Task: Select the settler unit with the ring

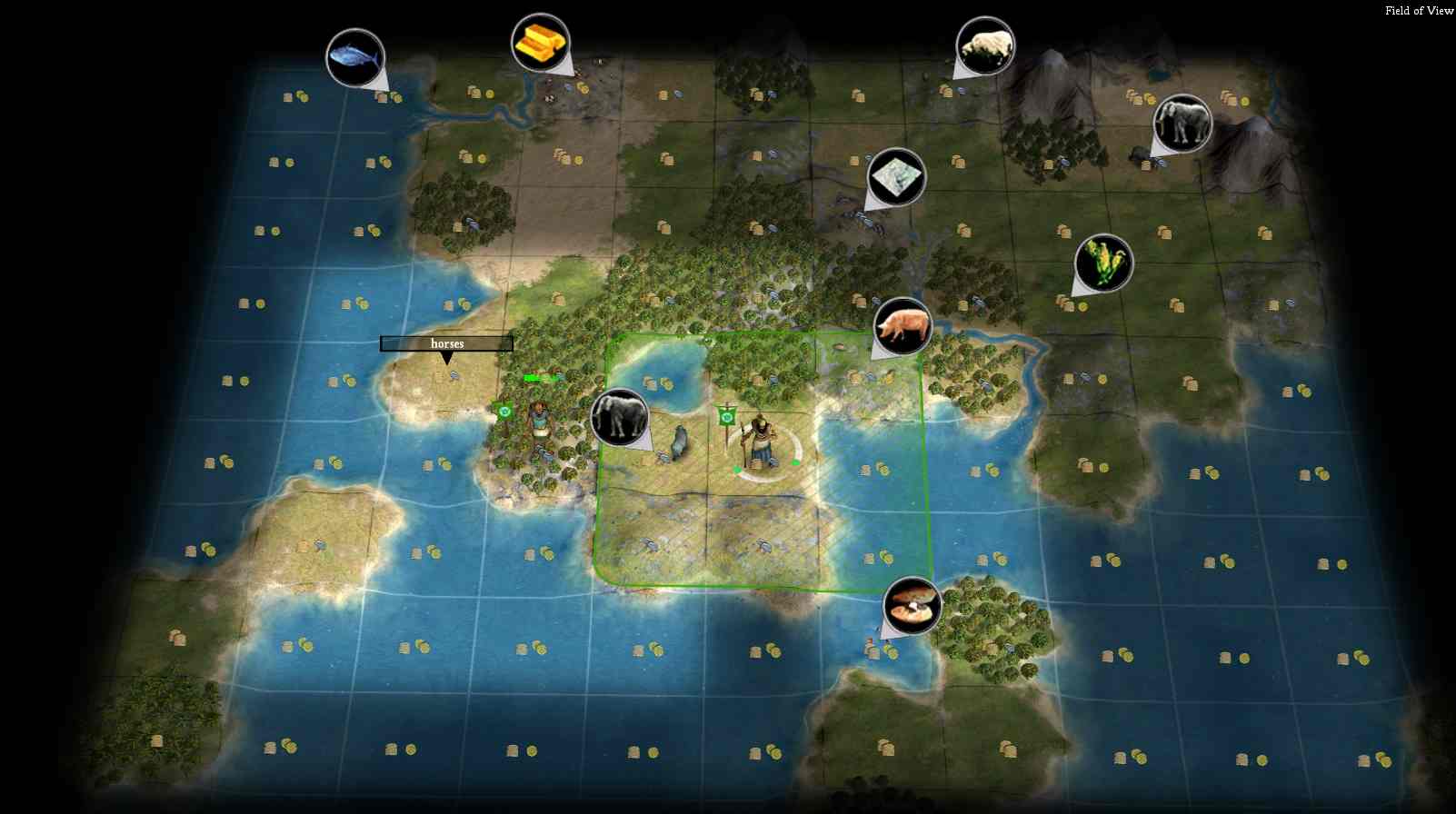Action: coord(760,442)
